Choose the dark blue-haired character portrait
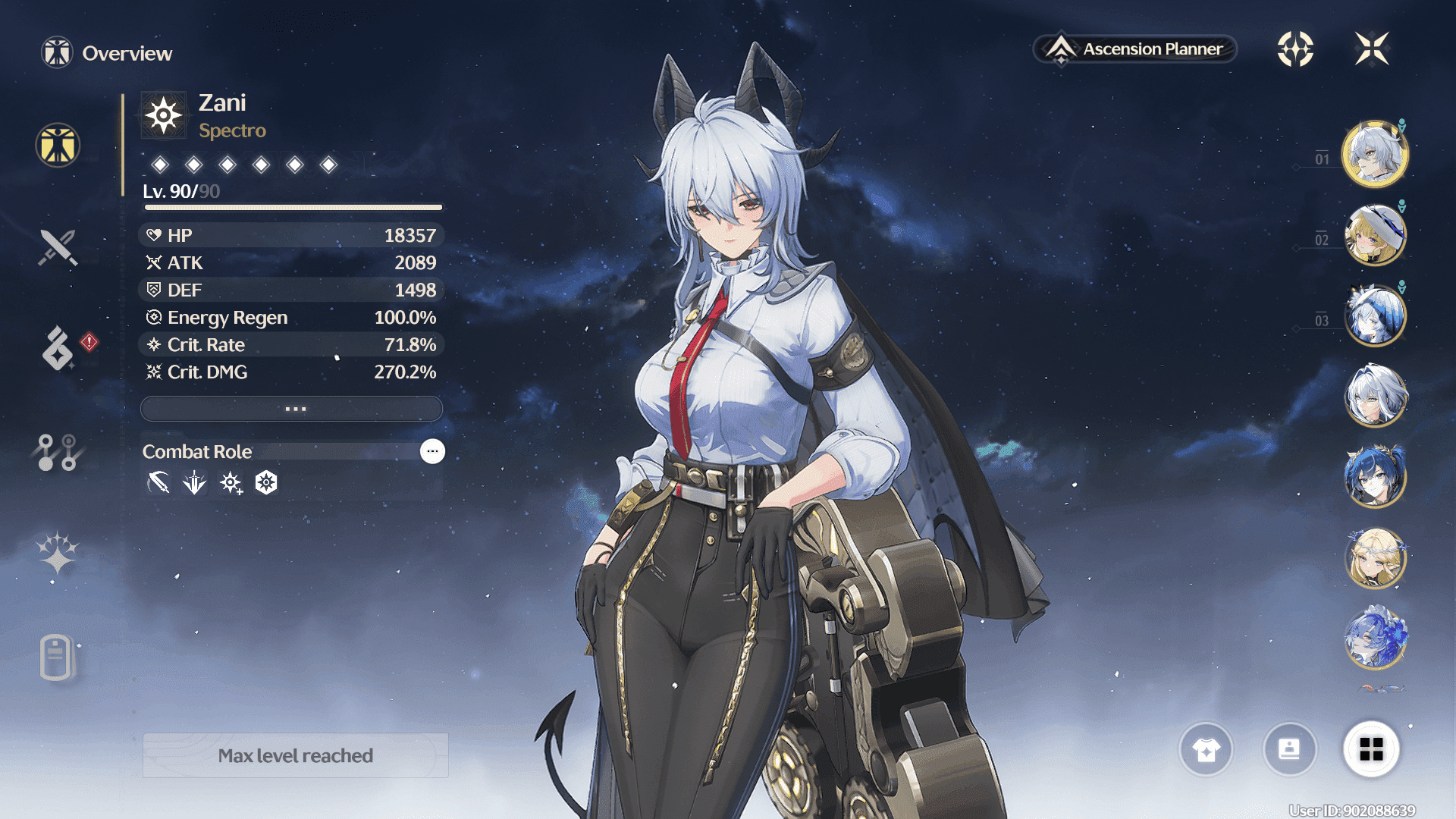This screenshot has height=819, width=1456. tap(1375, 477)
